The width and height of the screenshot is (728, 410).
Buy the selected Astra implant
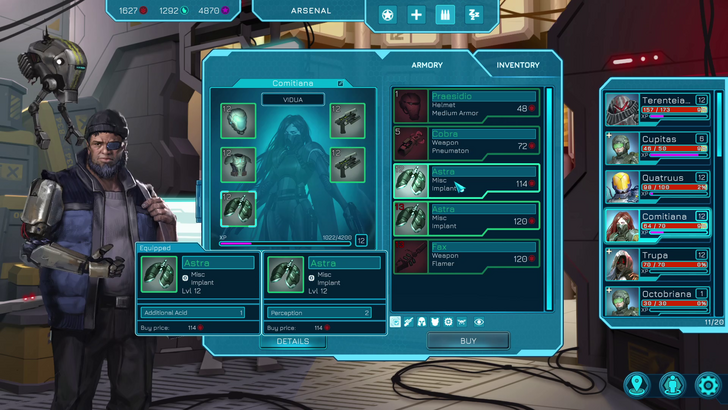click(x=468, y=341)
